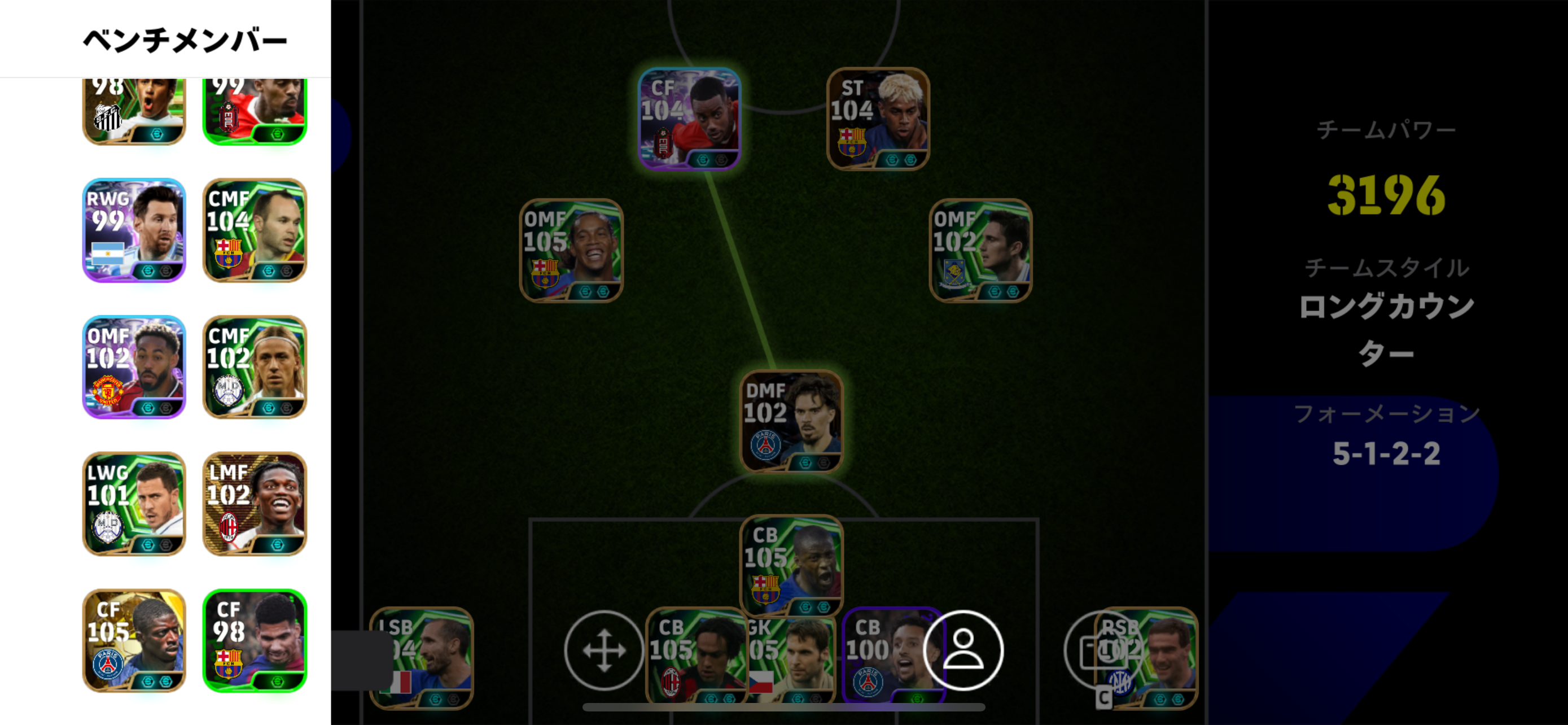Choose the Manchester United OMF 102 bench card
1568x725 pixels.
point(134,366)
